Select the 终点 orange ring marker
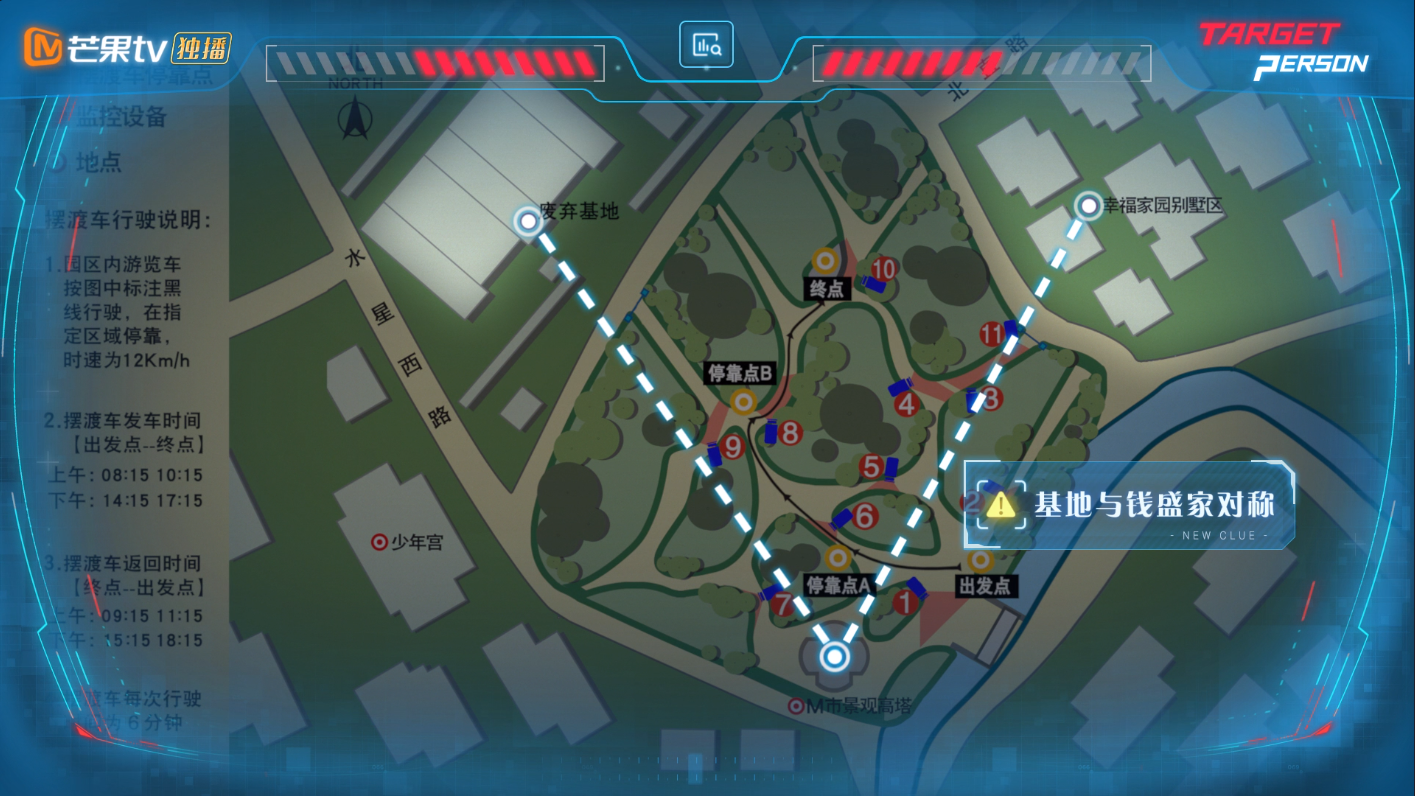Screen dimensions: 1415x796 pyautogui.click(x=826, y=261)
